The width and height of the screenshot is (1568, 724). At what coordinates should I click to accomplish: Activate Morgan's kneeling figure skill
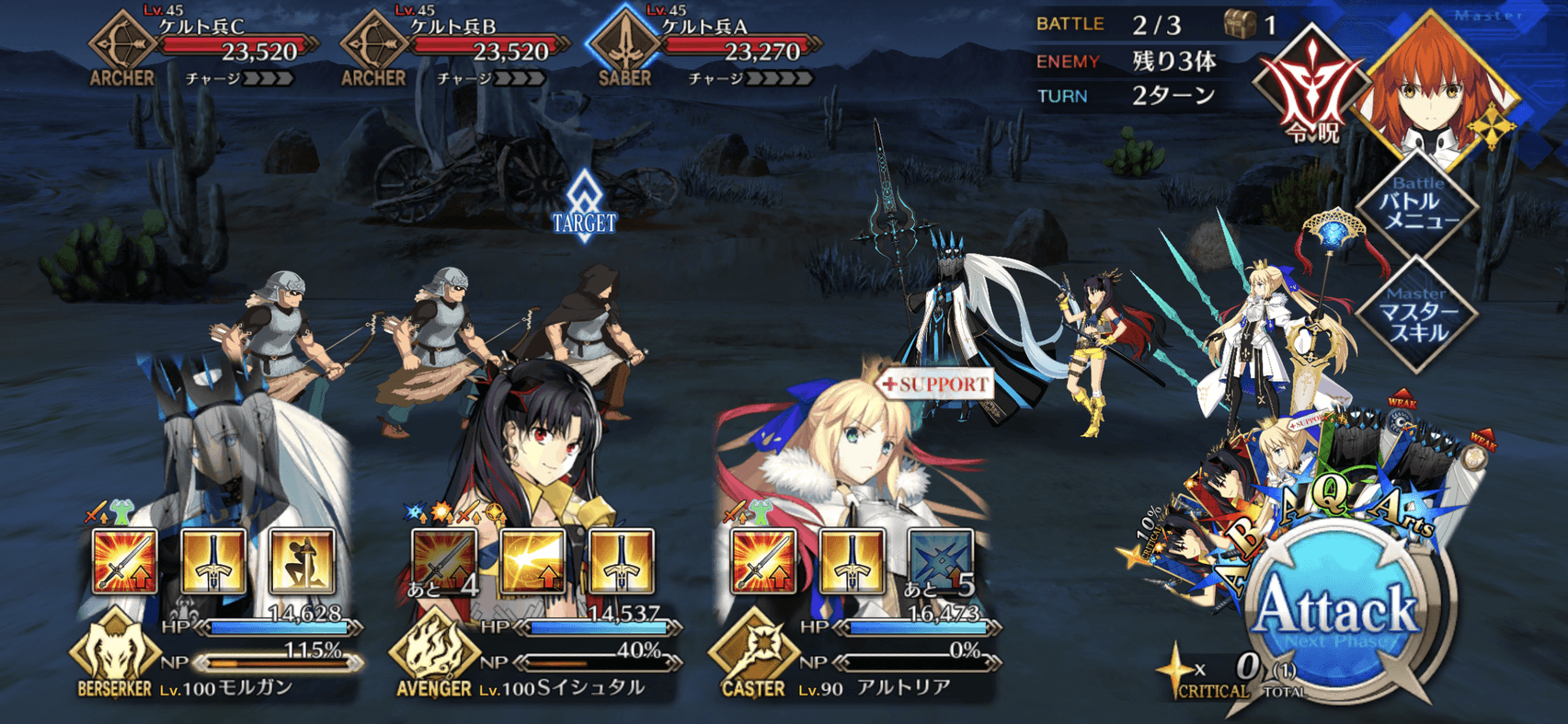[x=302, y=560]
